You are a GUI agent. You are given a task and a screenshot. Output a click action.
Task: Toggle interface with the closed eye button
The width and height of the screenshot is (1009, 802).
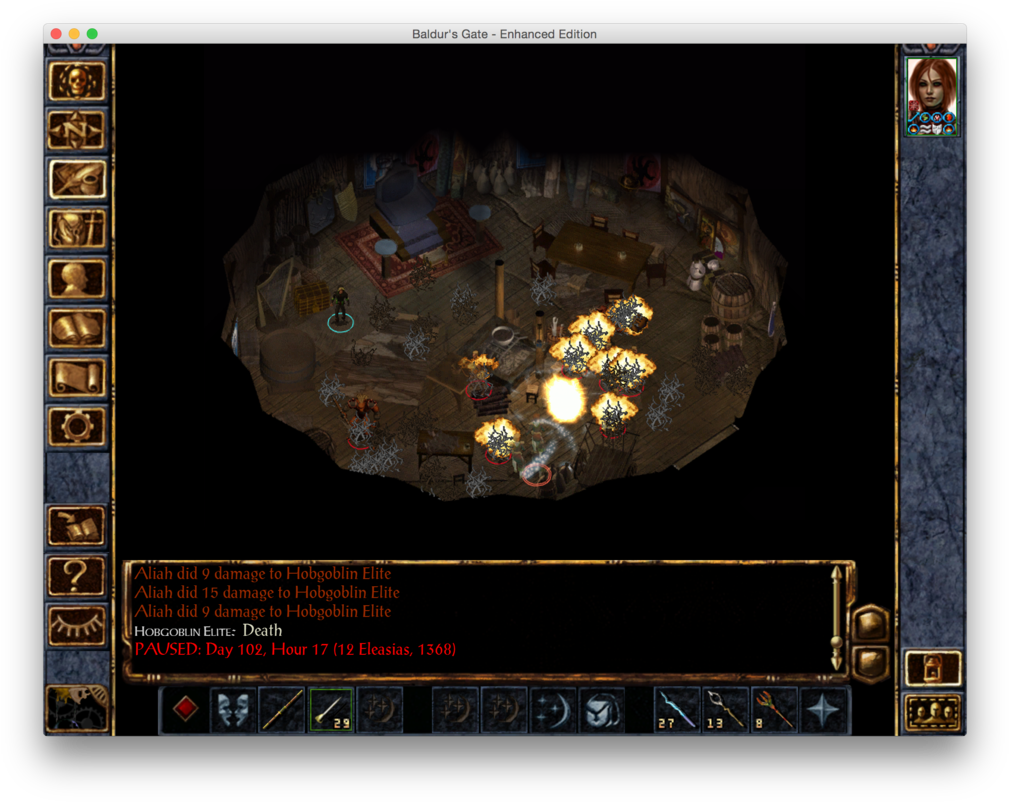click(x=77, y=625)
